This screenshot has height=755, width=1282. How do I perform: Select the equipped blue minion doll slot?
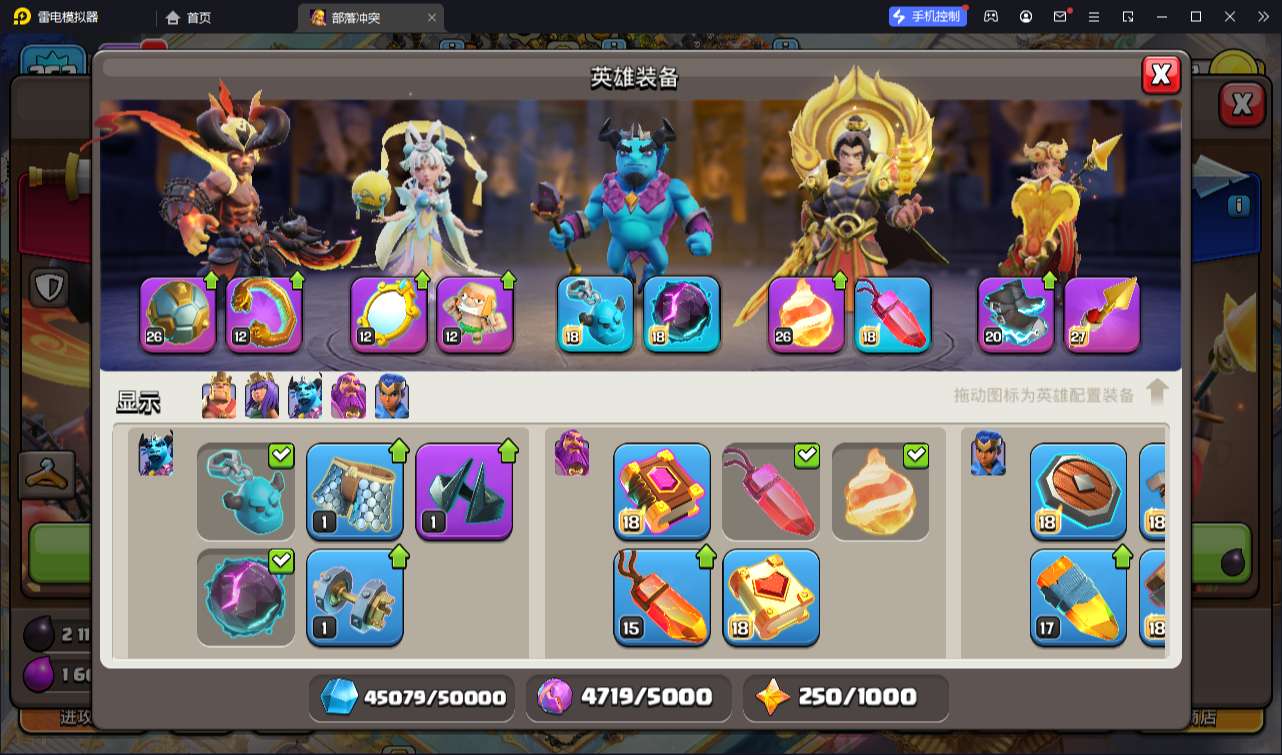point(596,315)
